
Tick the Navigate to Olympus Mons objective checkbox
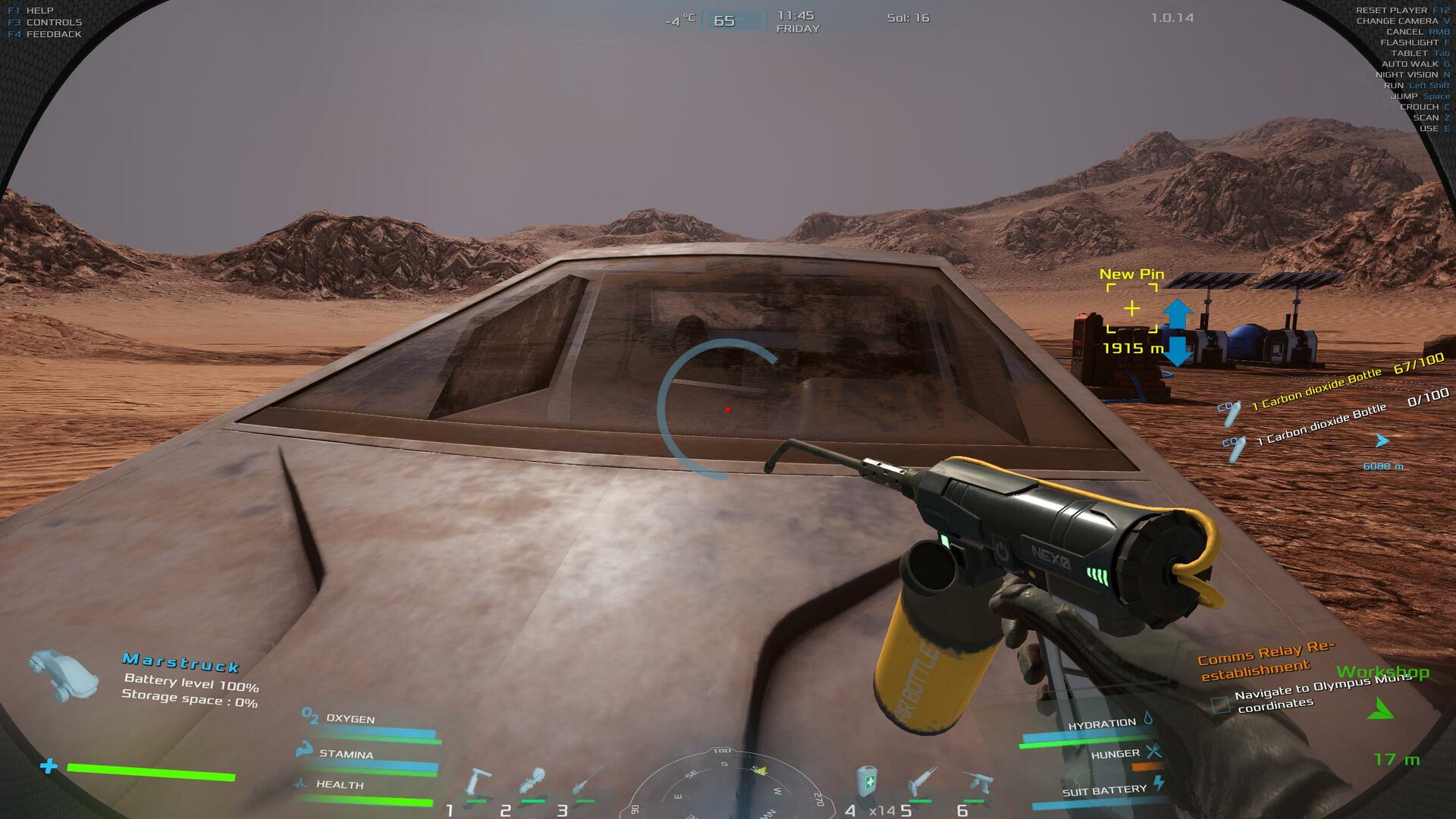coord(1220,704)
